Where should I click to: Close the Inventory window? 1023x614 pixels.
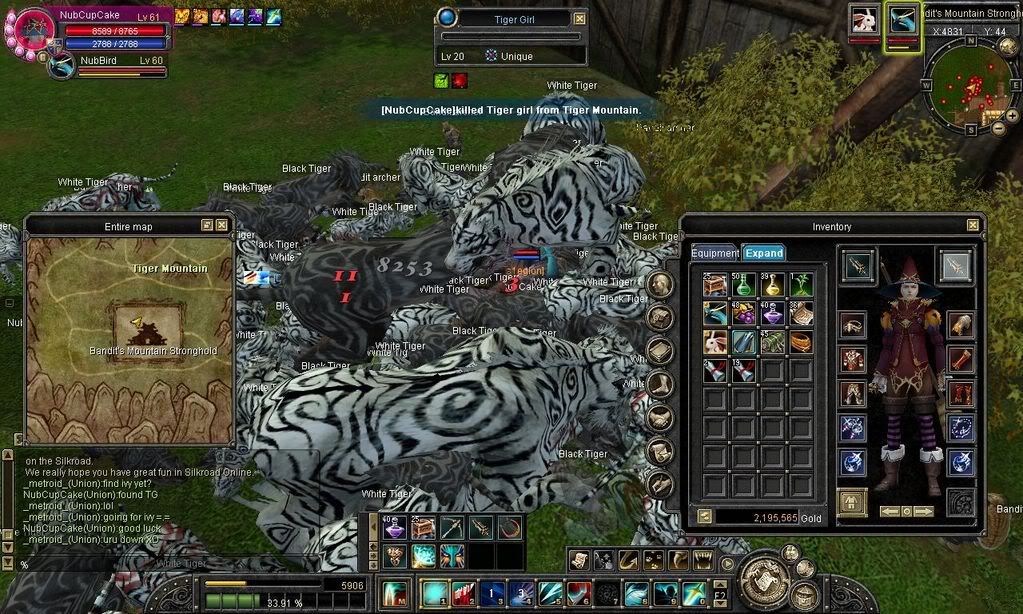[972, 226]
